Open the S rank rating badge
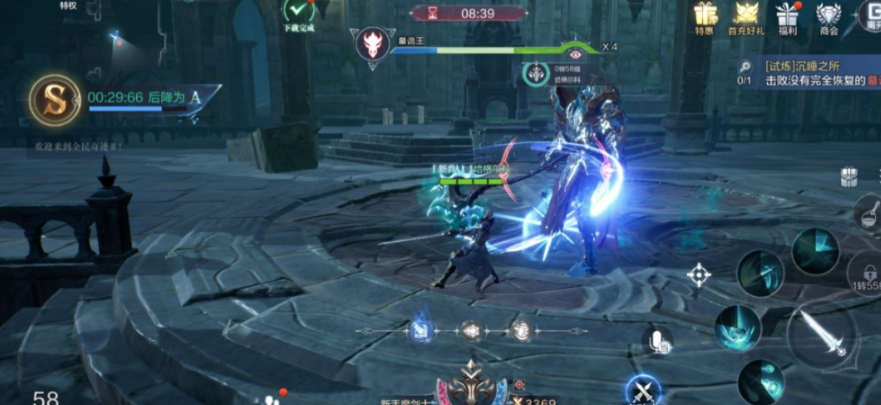 (x=54, y=98)
